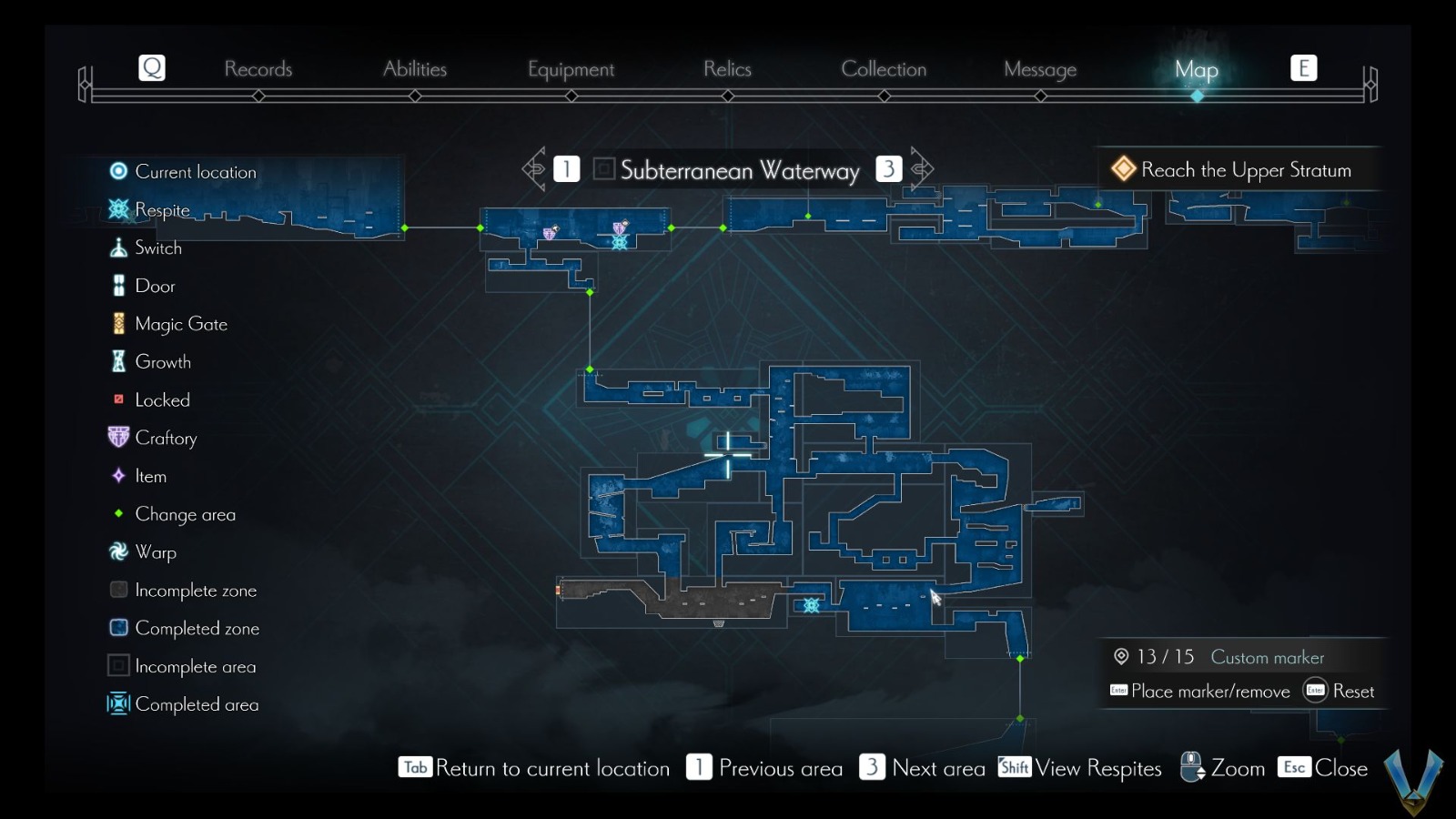Switch to the Equipment tab

[x=571, y=68]
